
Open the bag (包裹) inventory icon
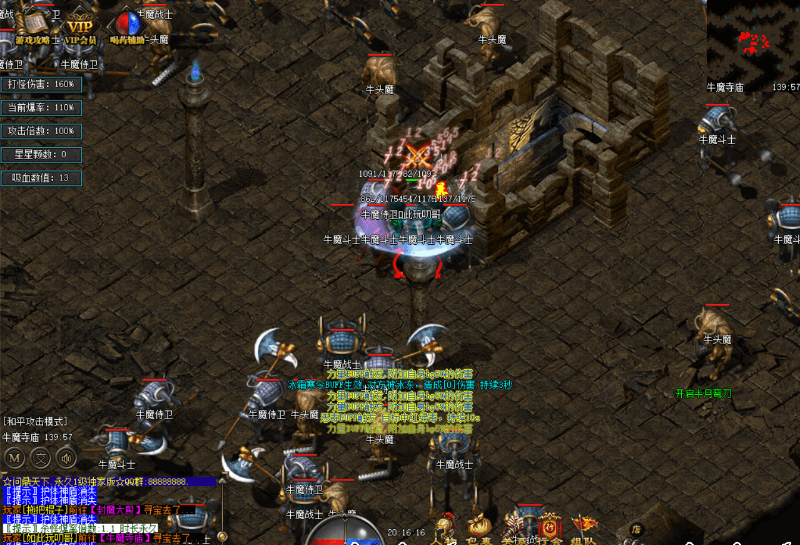(x=479, y=526)
